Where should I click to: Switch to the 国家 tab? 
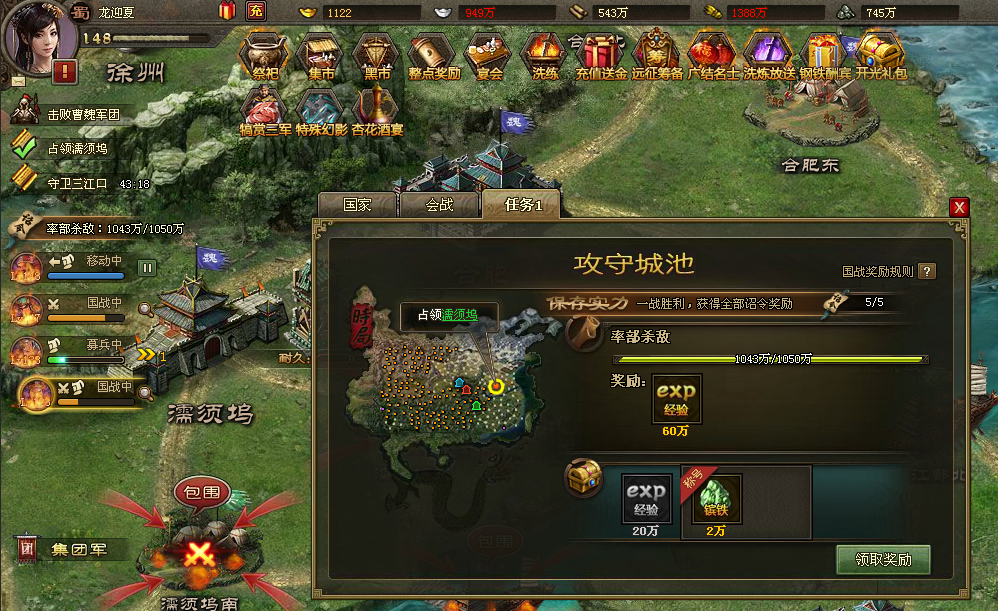[x=357, y=205]
